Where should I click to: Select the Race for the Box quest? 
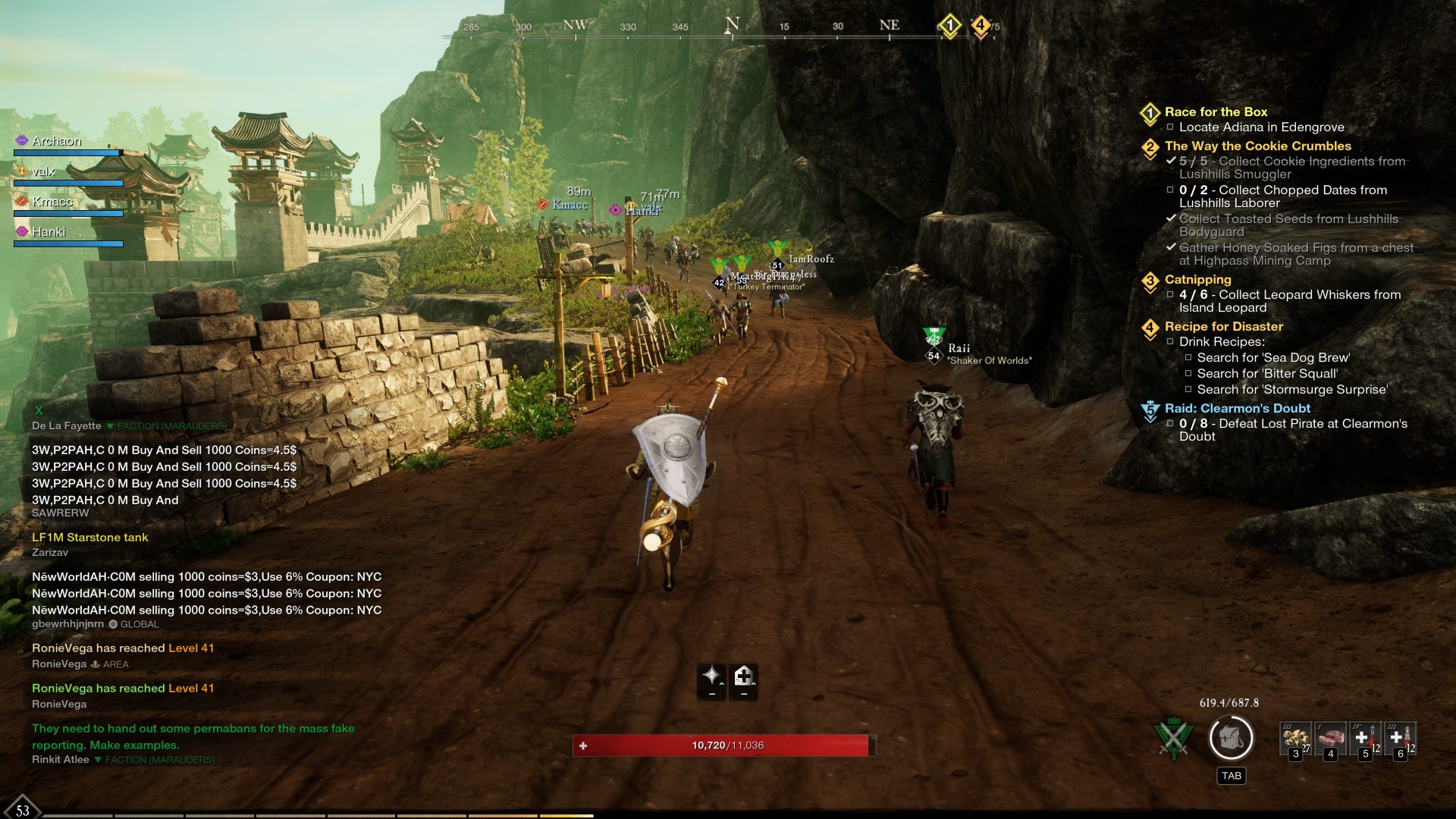(1216, 111)
